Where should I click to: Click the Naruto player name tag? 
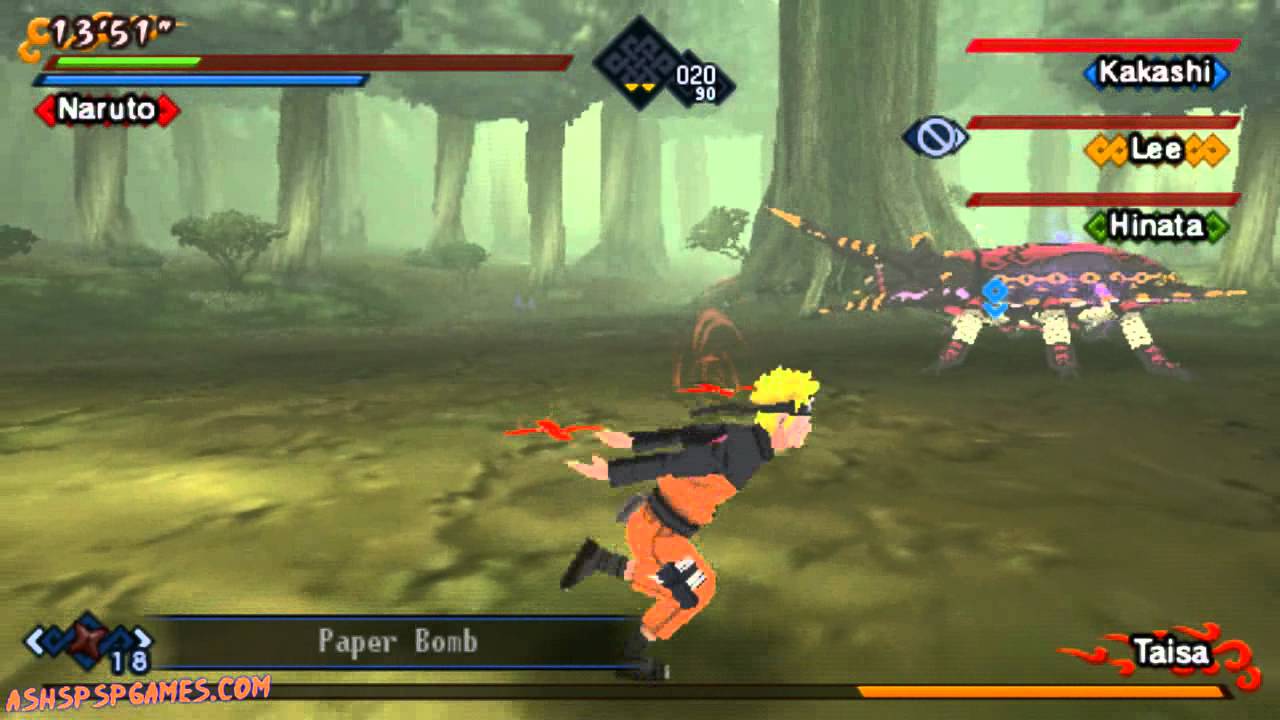tap(107, 109)
